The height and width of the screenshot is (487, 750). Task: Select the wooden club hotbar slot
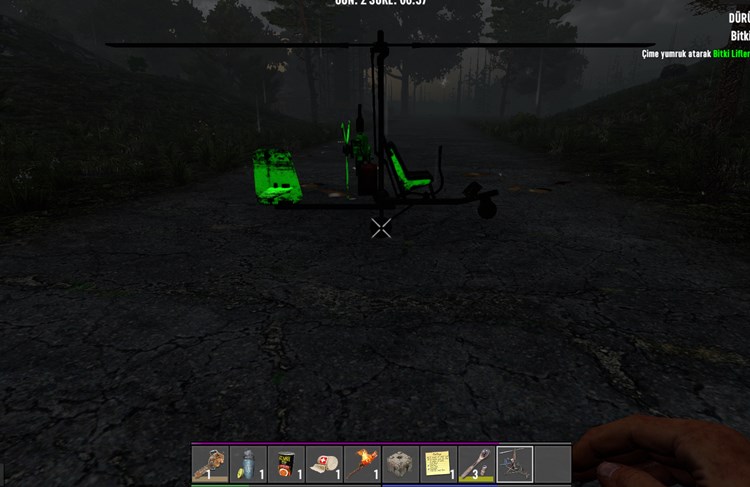click(476, 464)
